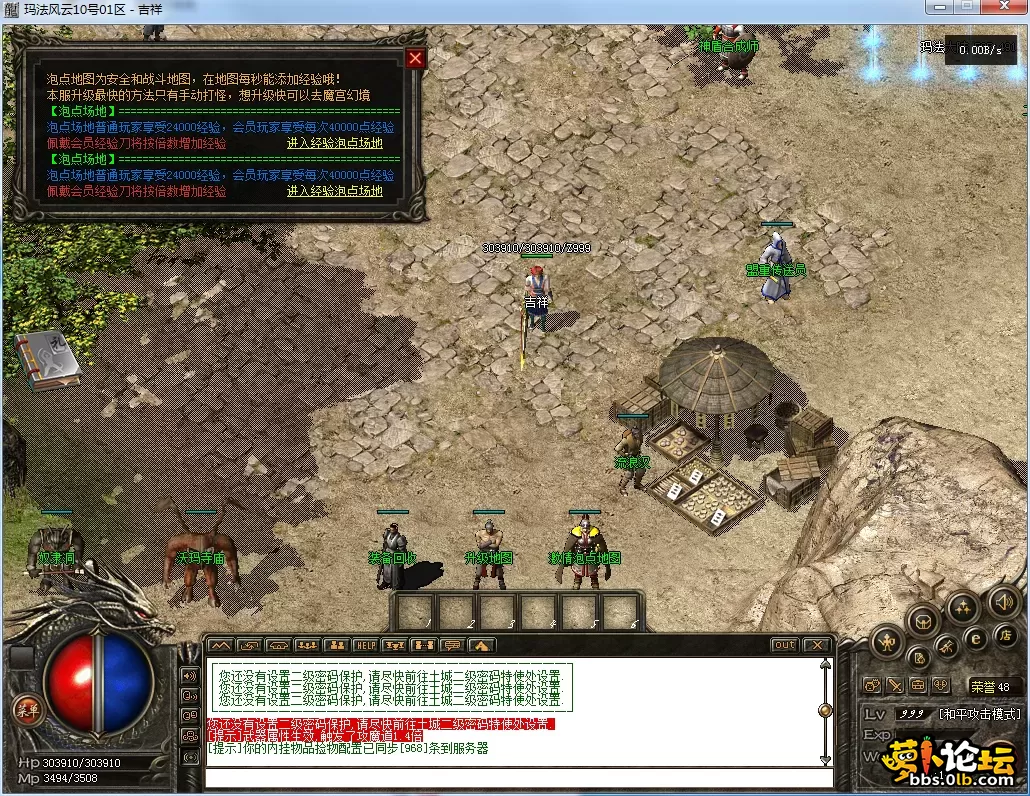Open the 店 shop round icon
Screen dimensions: 1030x796
pyautogui.click(x=1006, y=634)
